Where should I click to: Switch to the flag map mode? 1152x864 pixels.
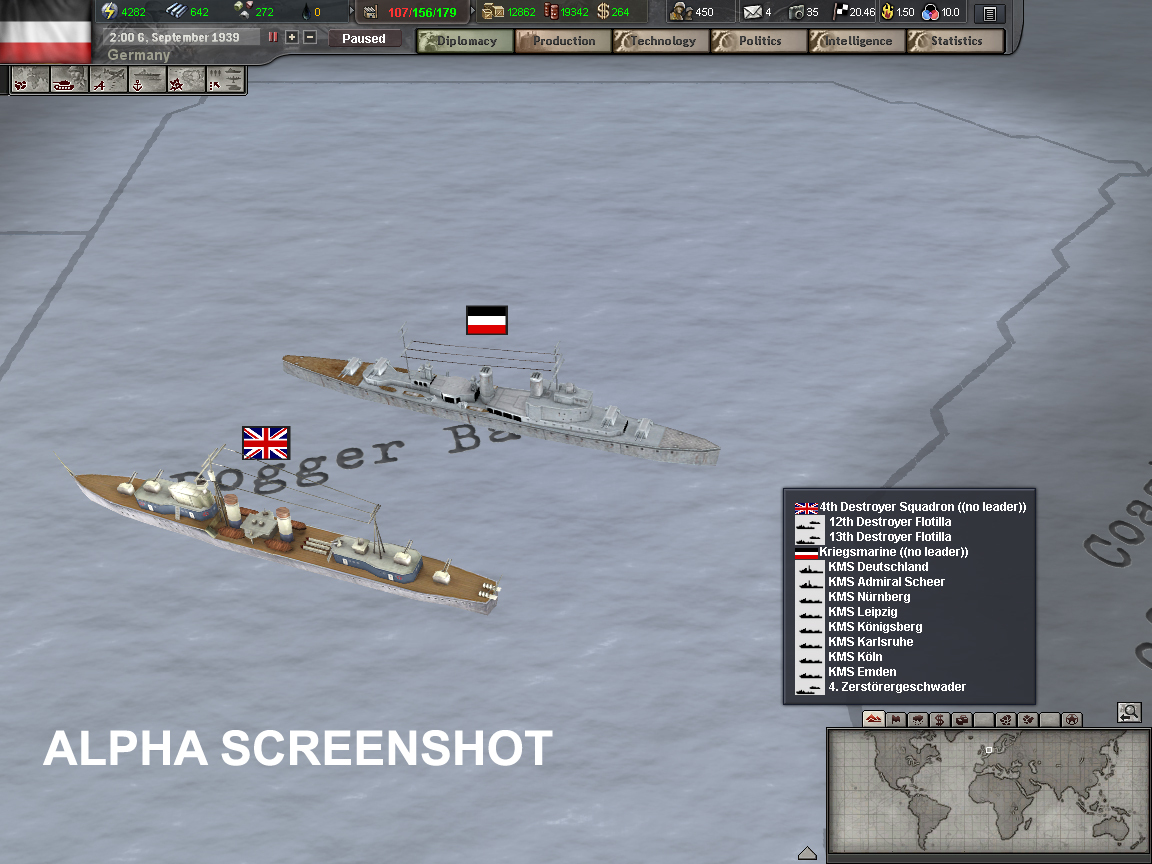click(x=896, y=719)
